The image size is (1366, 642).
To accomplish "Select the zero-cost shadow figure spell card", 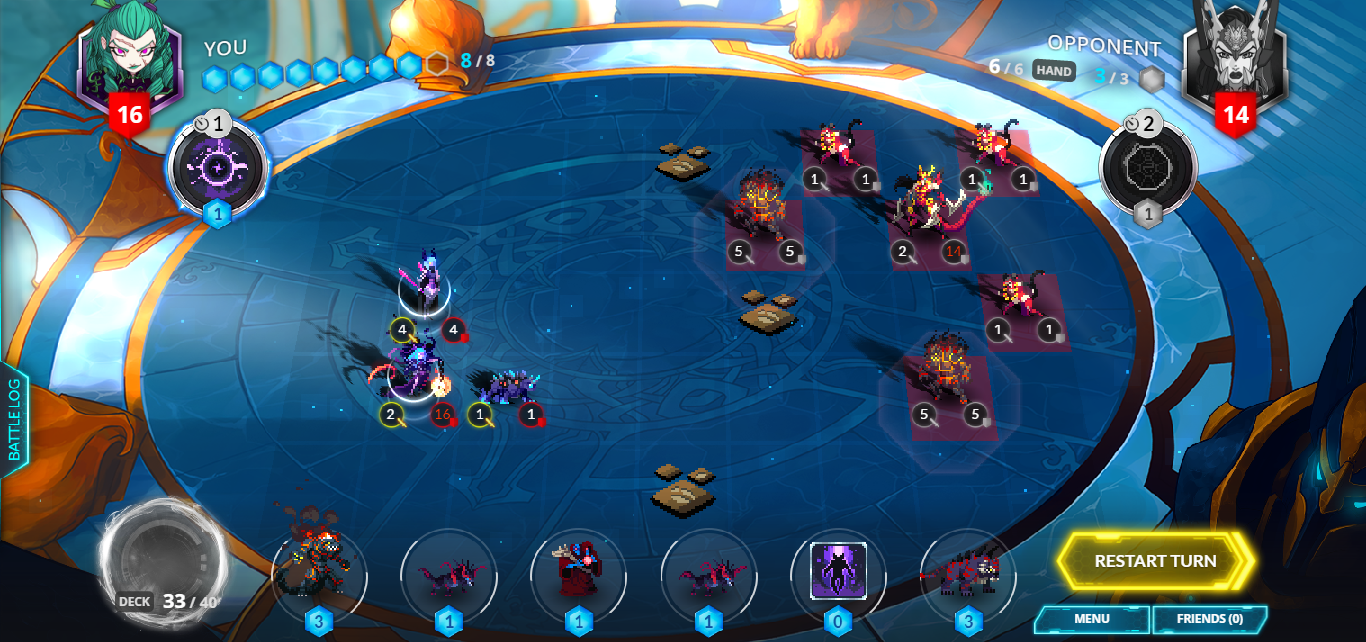I will pos(837,573).
